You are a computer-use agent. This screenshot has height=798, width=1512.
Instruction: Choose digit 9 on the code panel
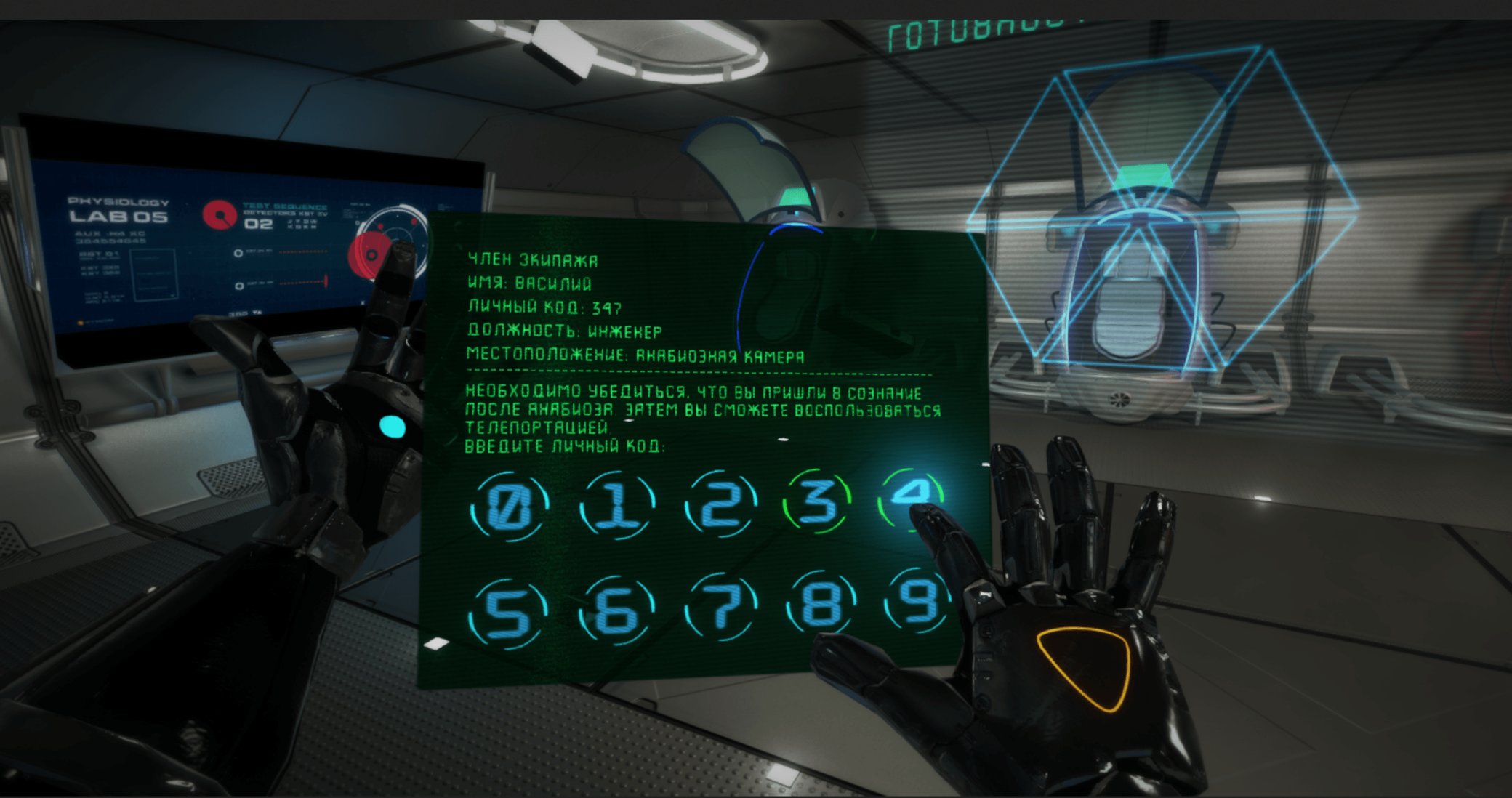click(917, 602)
